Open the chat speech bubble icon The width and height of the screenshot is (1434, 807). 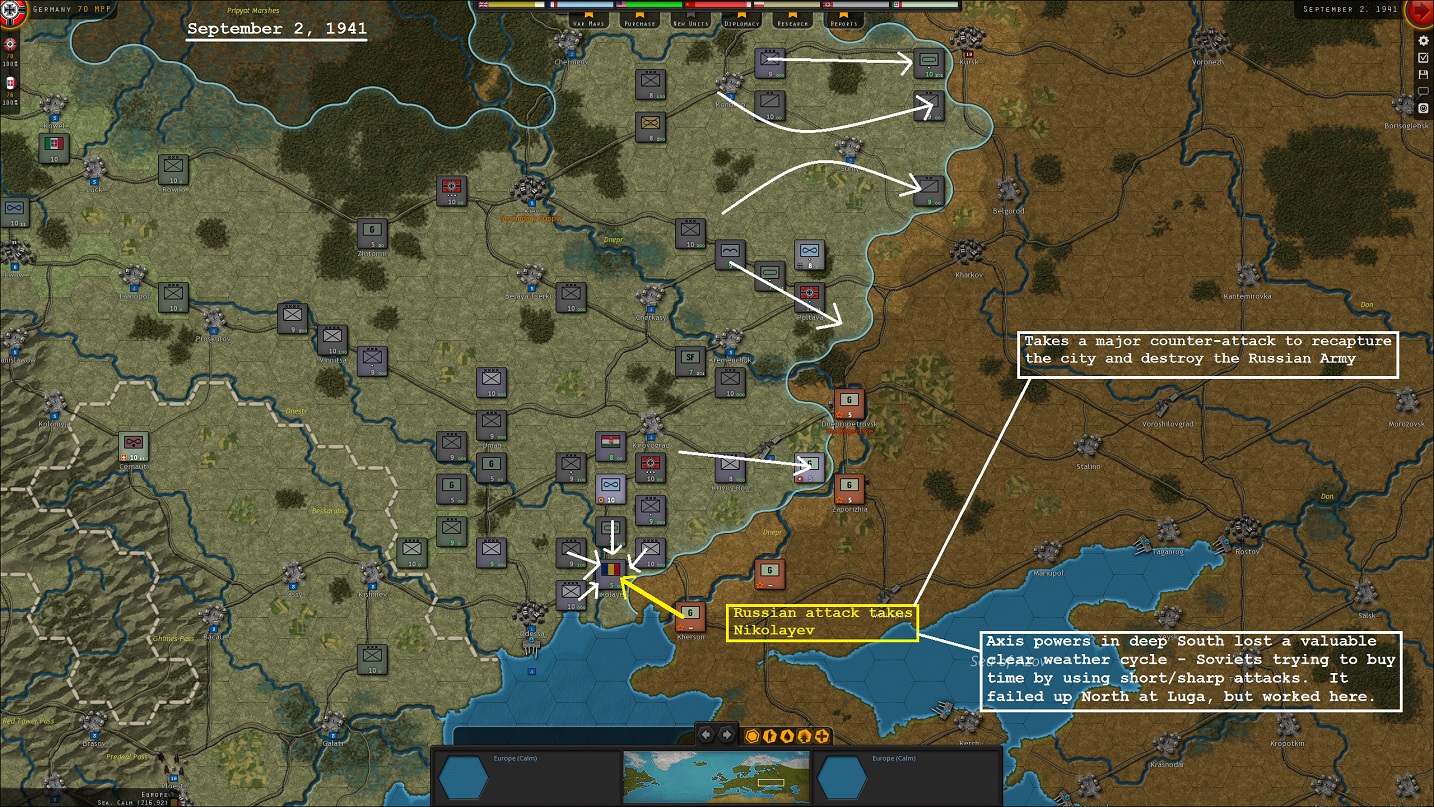point(1424,92)
